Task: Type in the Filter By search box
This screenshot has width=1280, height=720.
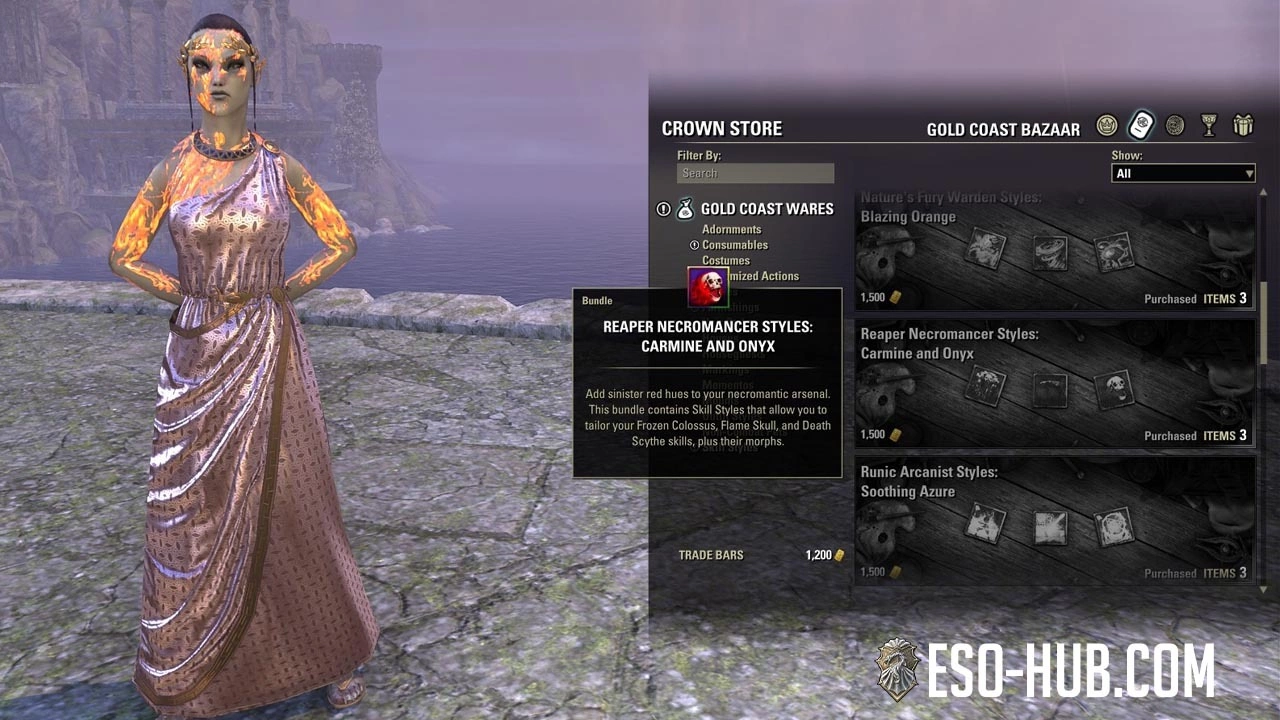Action: (x=755, y=173)
